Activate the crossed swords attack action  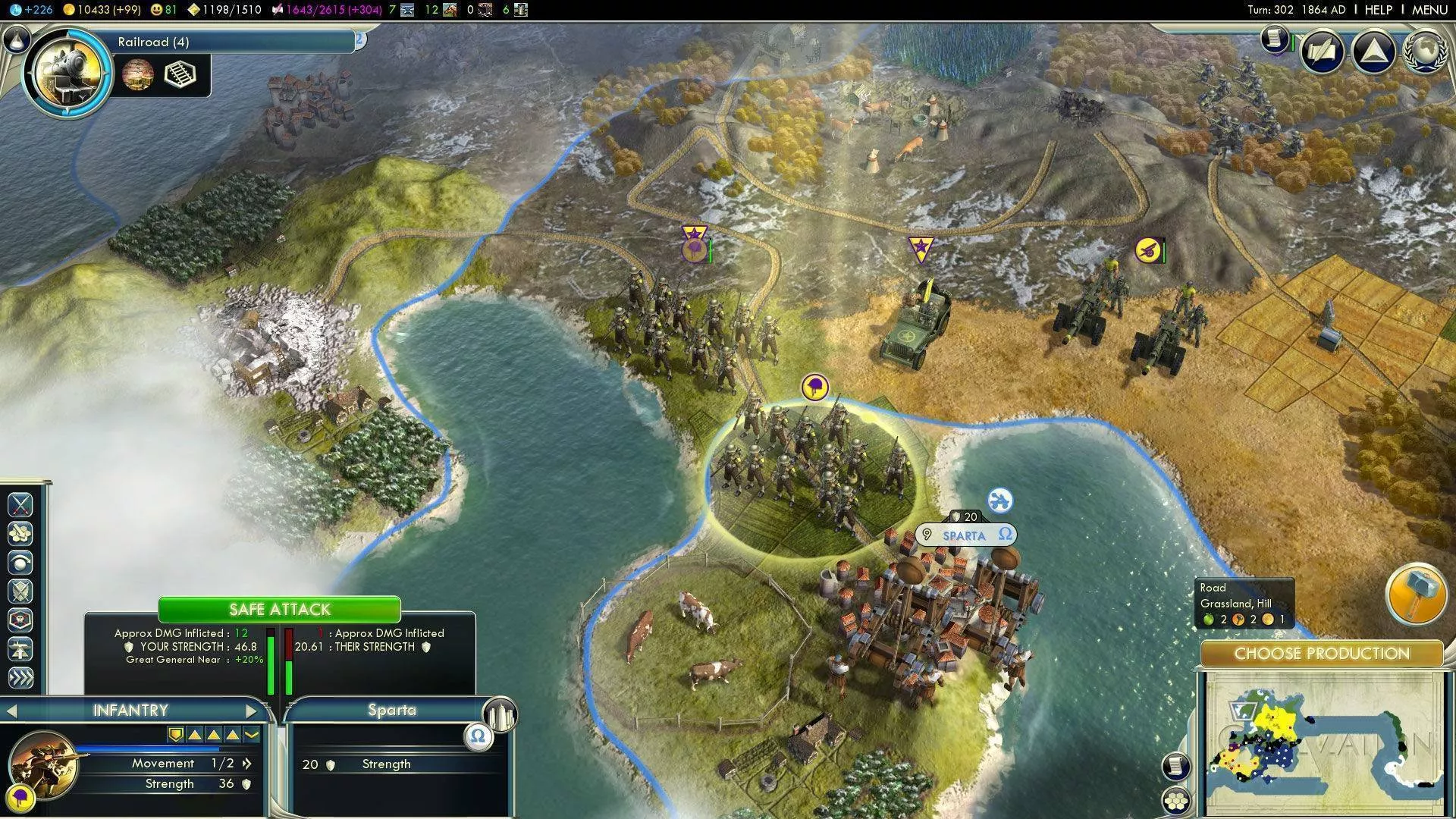(20, 504)
